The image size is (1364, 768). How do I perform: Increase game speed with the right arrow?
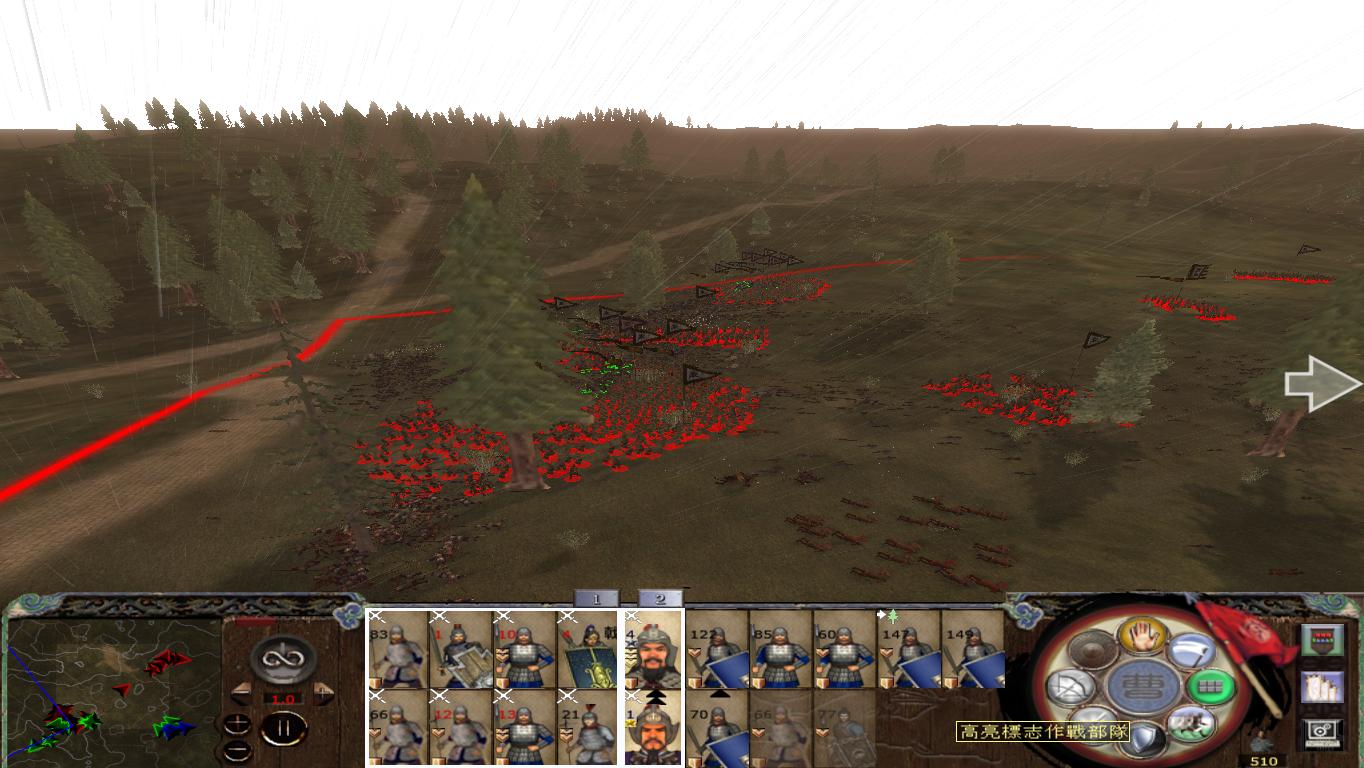coord(325,693)
